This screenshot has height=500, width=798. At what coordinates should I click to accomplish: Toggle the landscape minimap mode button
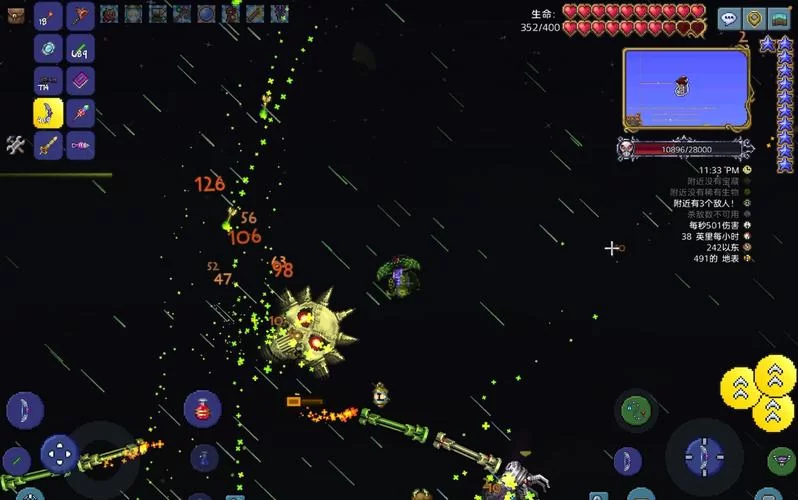point(780,18)
